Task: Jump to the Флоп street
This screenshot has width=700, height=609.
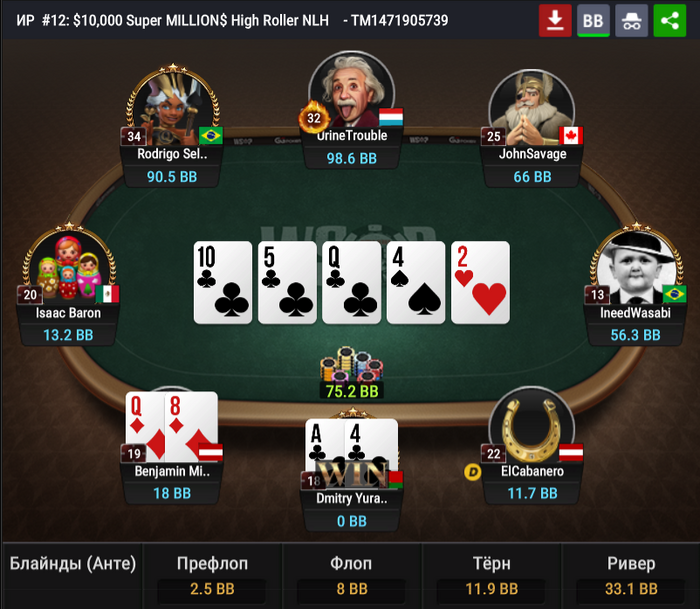Action: (x=351, y=577)
